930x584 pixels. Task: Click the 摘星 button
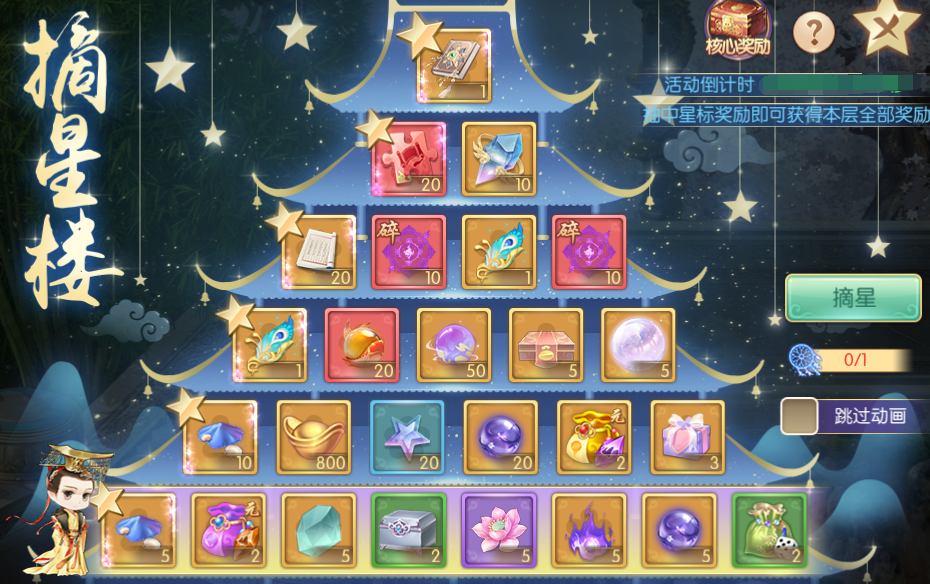[x=852, y=299]
